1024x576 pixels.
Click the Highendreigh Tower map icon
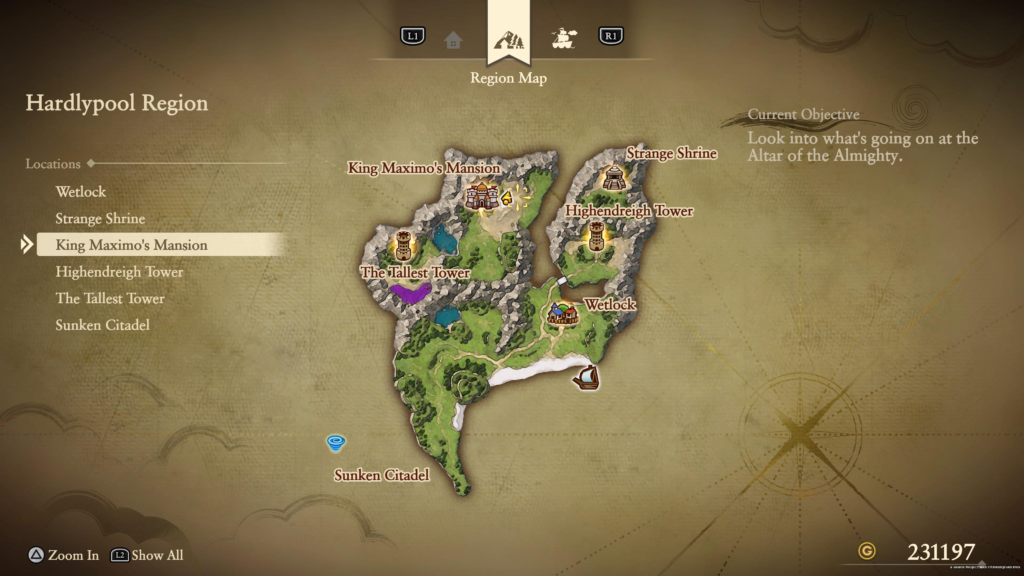tap(596, 236)
